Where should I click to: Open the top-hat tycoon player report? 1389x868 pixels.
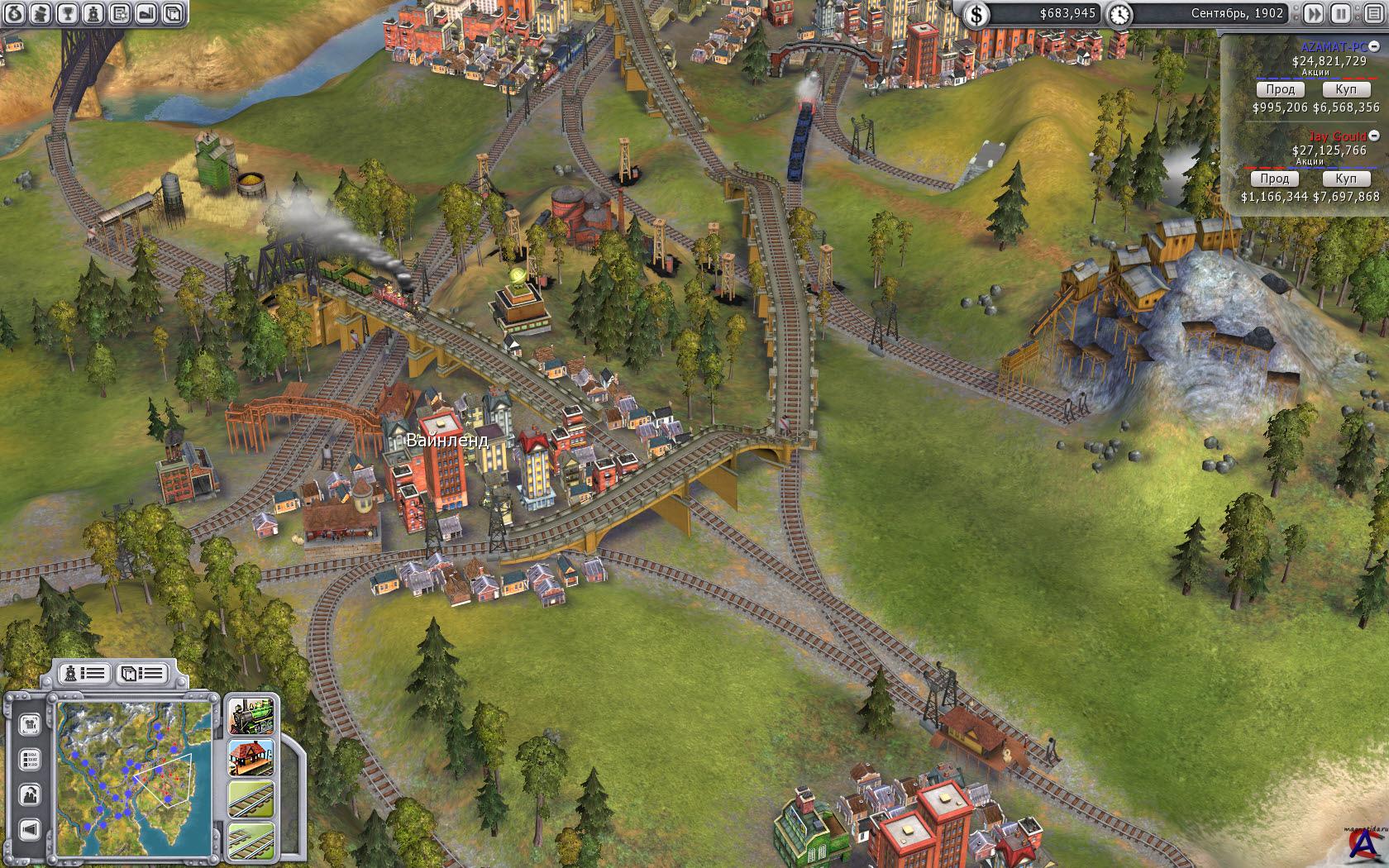tap(41, 13)
